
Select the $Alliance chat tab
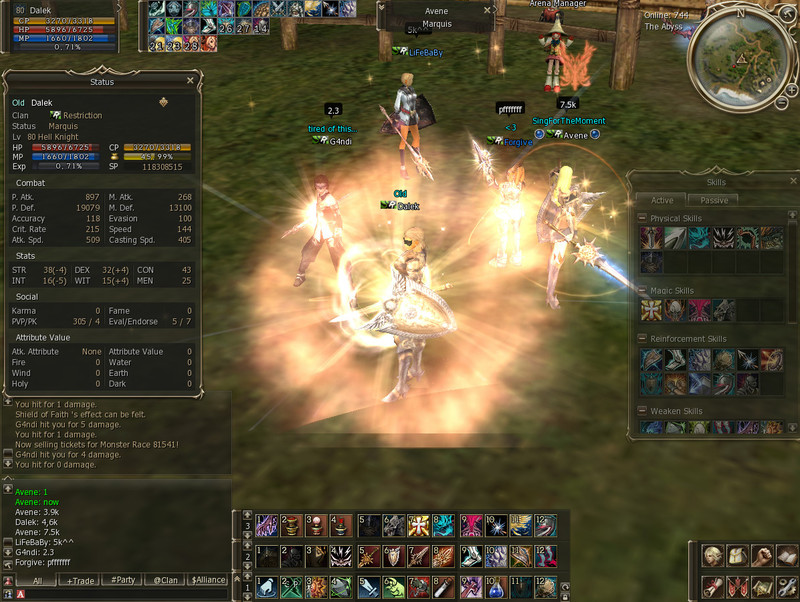point(209,580)
